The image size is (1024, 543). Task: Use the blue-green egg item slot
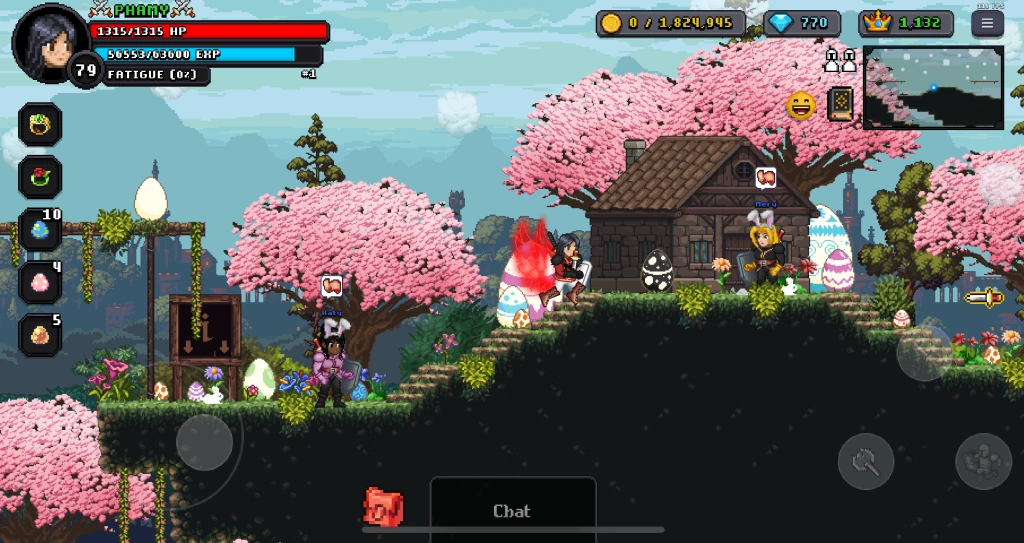[x=41, y=230]
